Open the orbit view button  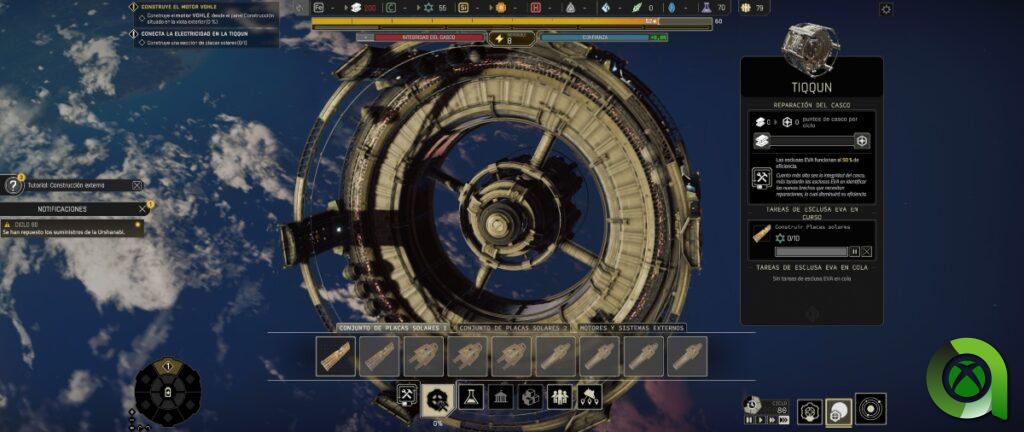870,409
